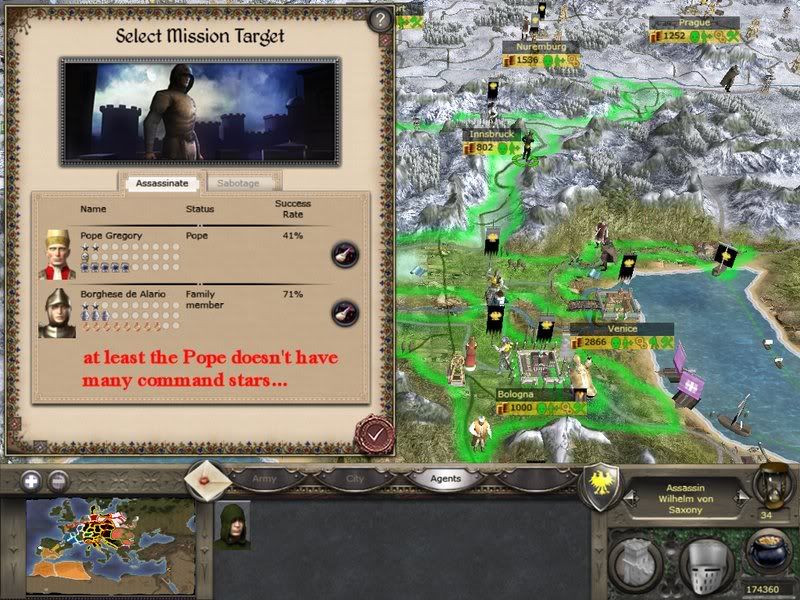Viewport: 800px width, 600px height.
Task: Open the missions scroll with red seal
Action: pos(209,478)
